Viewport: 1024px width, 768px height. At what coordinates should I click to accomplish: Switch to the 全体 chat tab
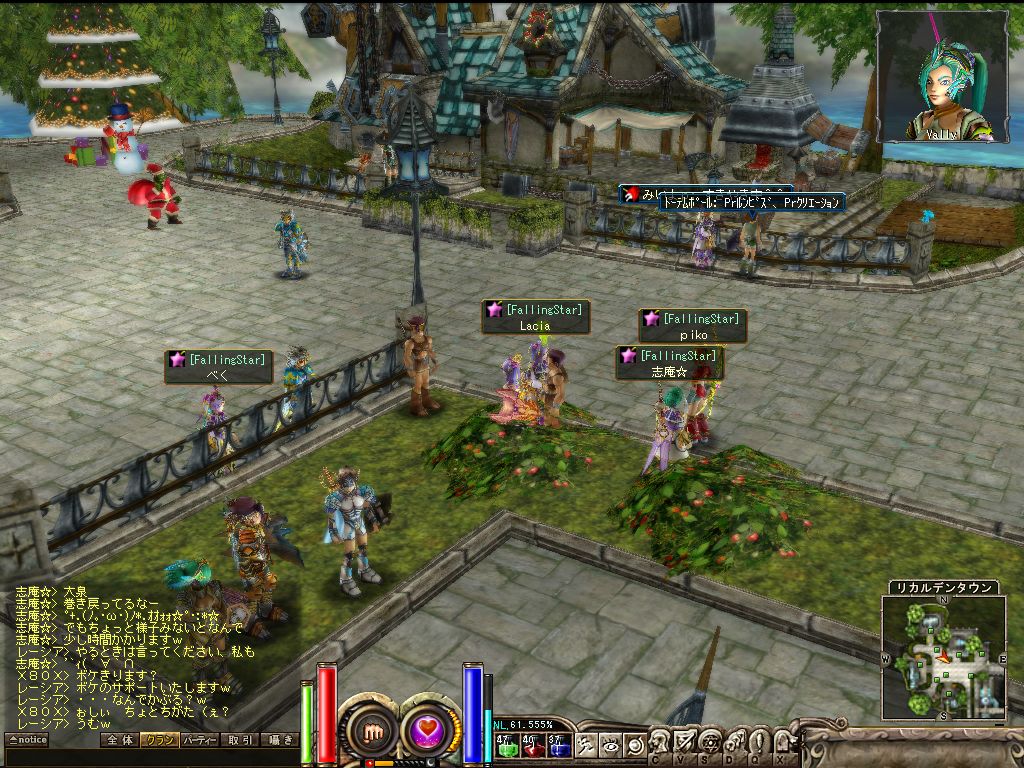pos(119,740)
